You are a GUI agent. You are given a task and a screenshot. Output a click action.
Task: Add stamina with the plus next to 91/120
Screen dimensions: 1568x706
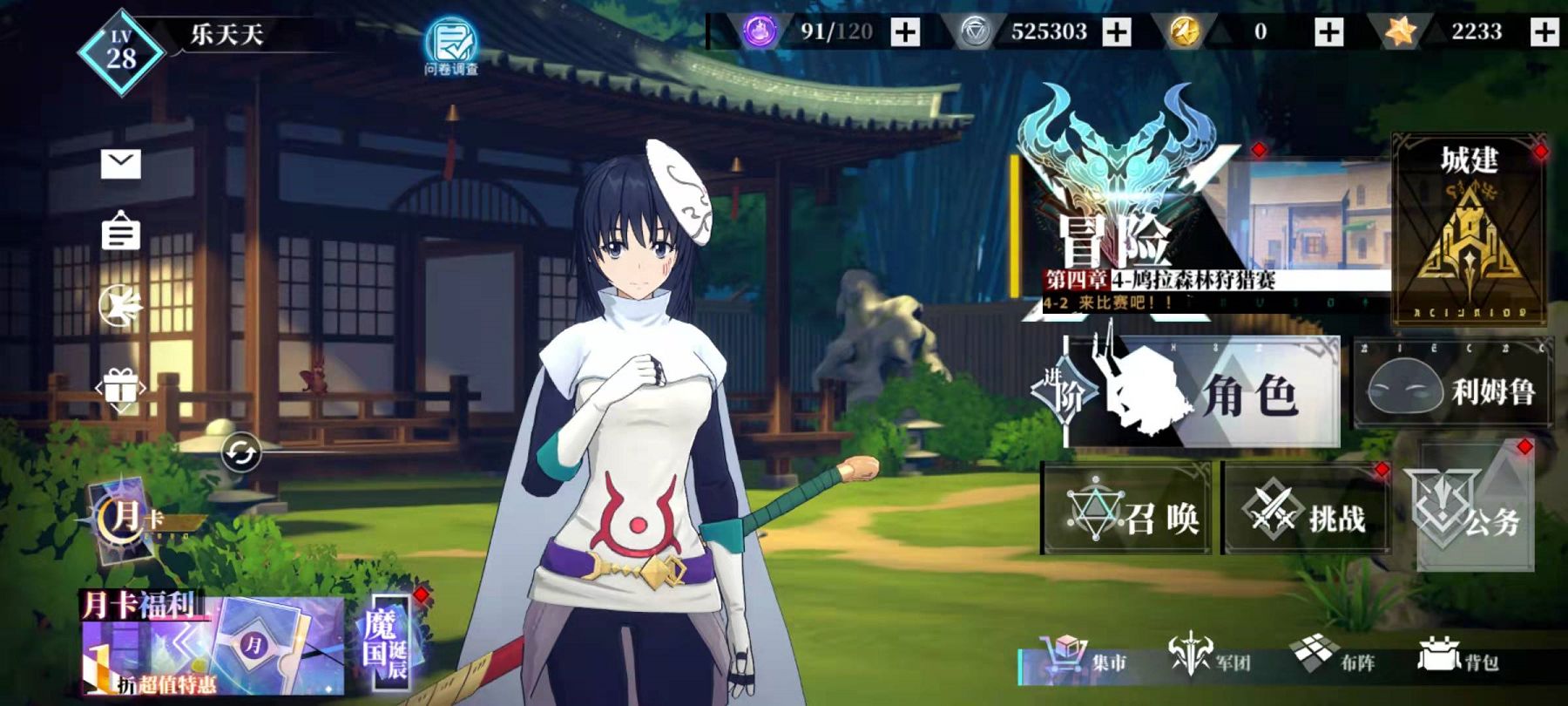click(x=906, y=32)
